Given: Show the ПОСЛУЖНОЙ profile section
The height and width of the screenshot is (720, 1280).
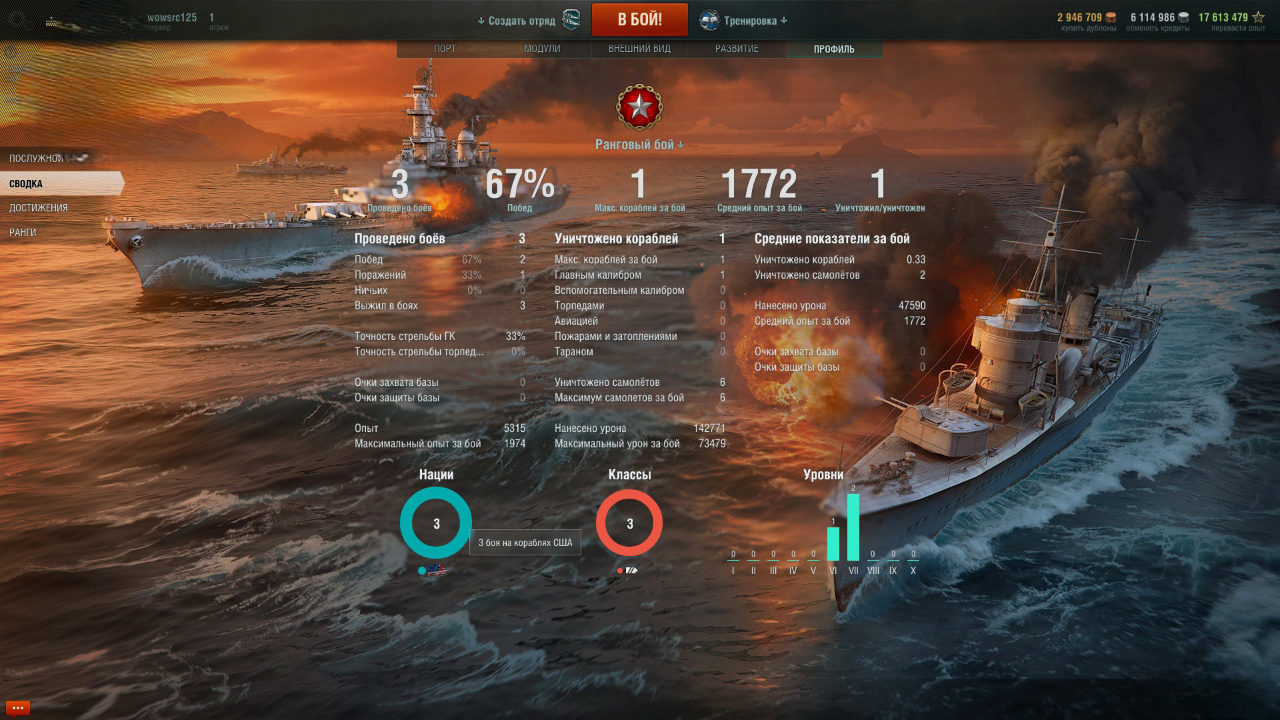Looking at the screenshot, I should [x=37, y=158].
